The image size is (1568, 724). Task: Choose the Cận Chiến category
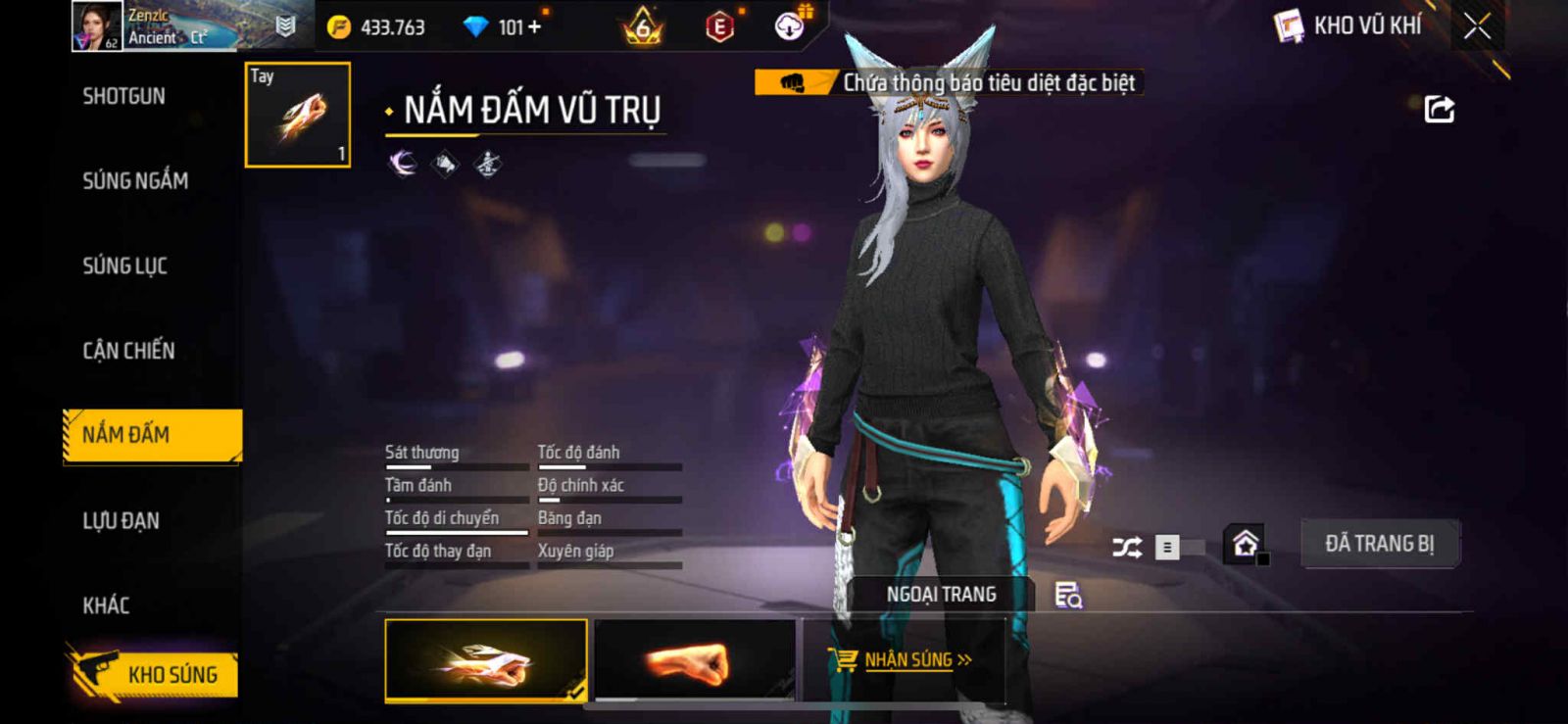[128, 351]
